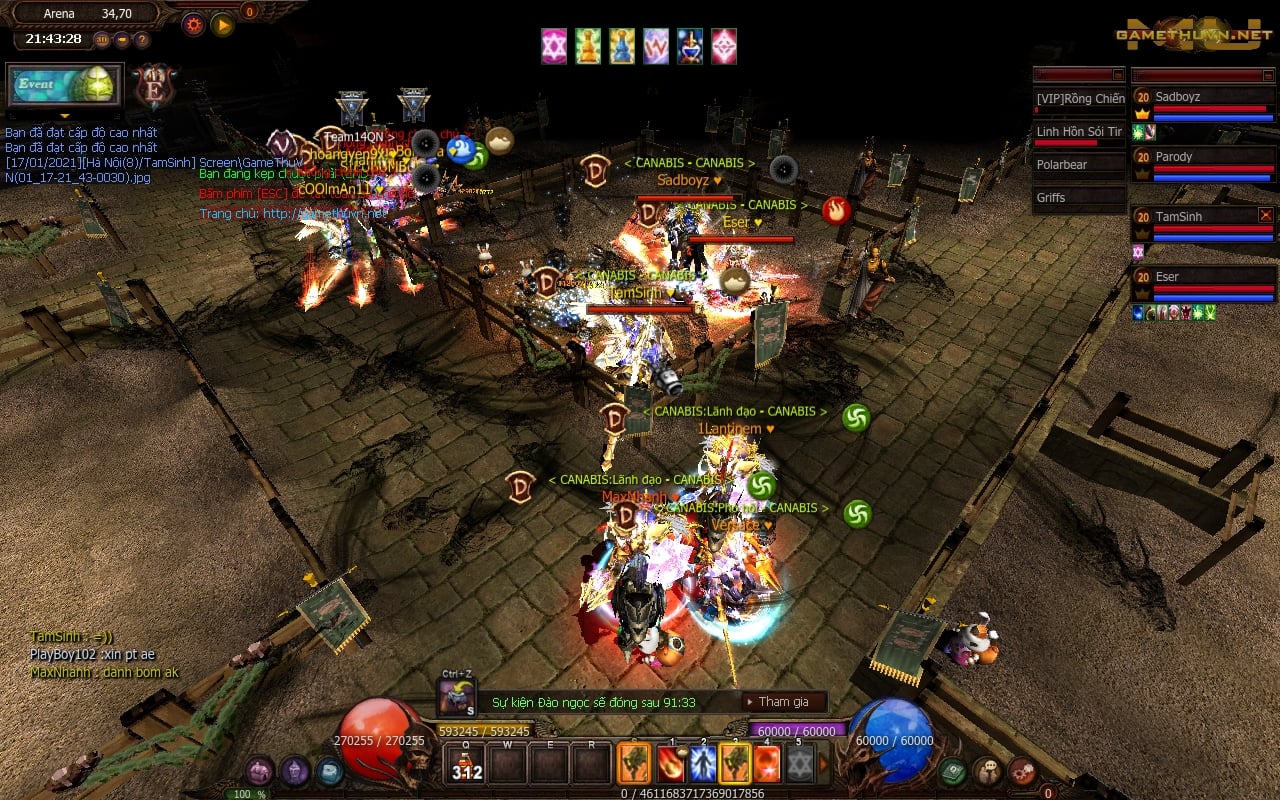Click the Tham gia button
The height and width of the screenshot is (800, 1280).
[x=784, y=702]
